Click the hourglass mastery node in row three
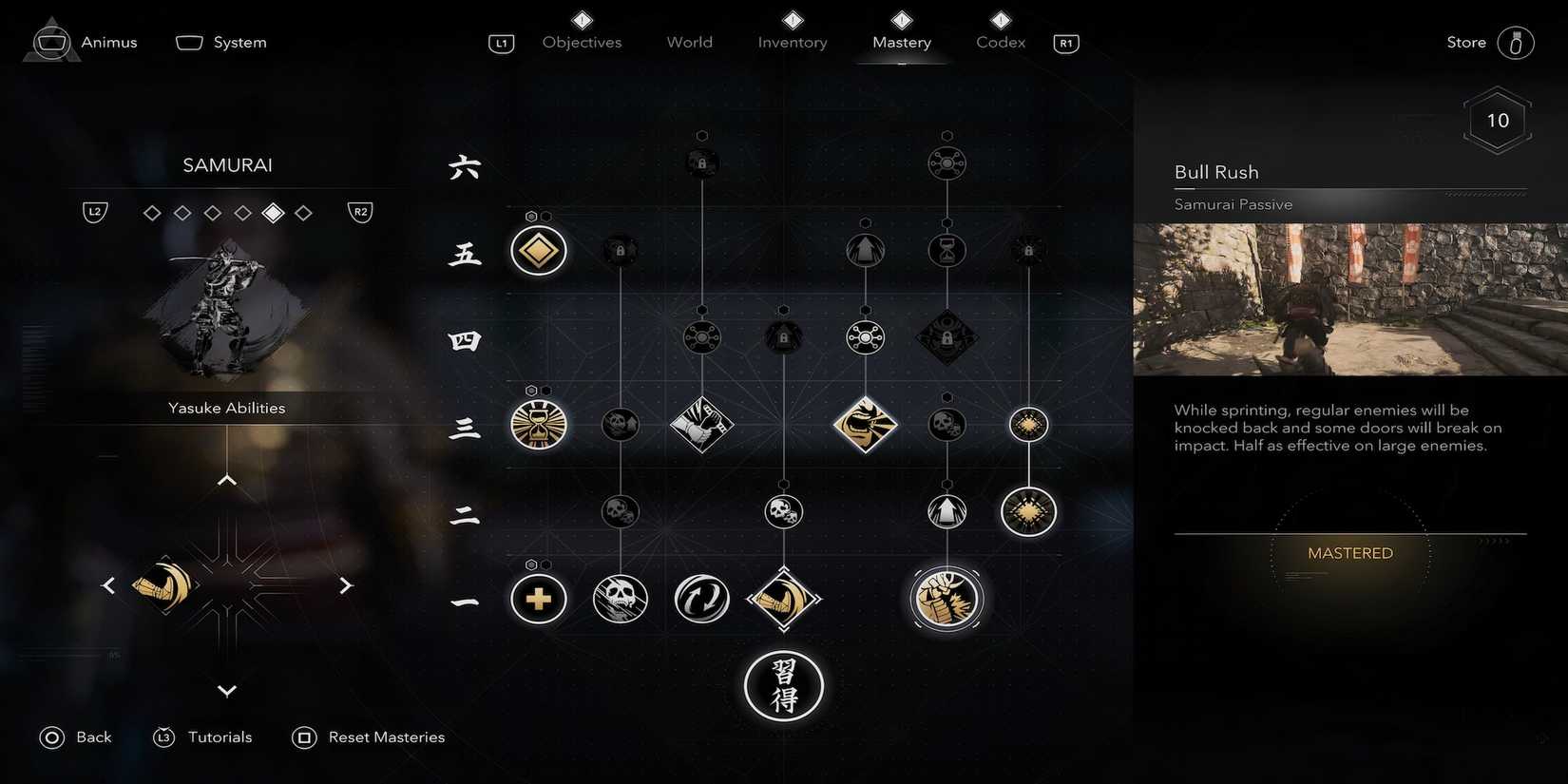This screenshot has width=1568, height=784. point(538,427)
